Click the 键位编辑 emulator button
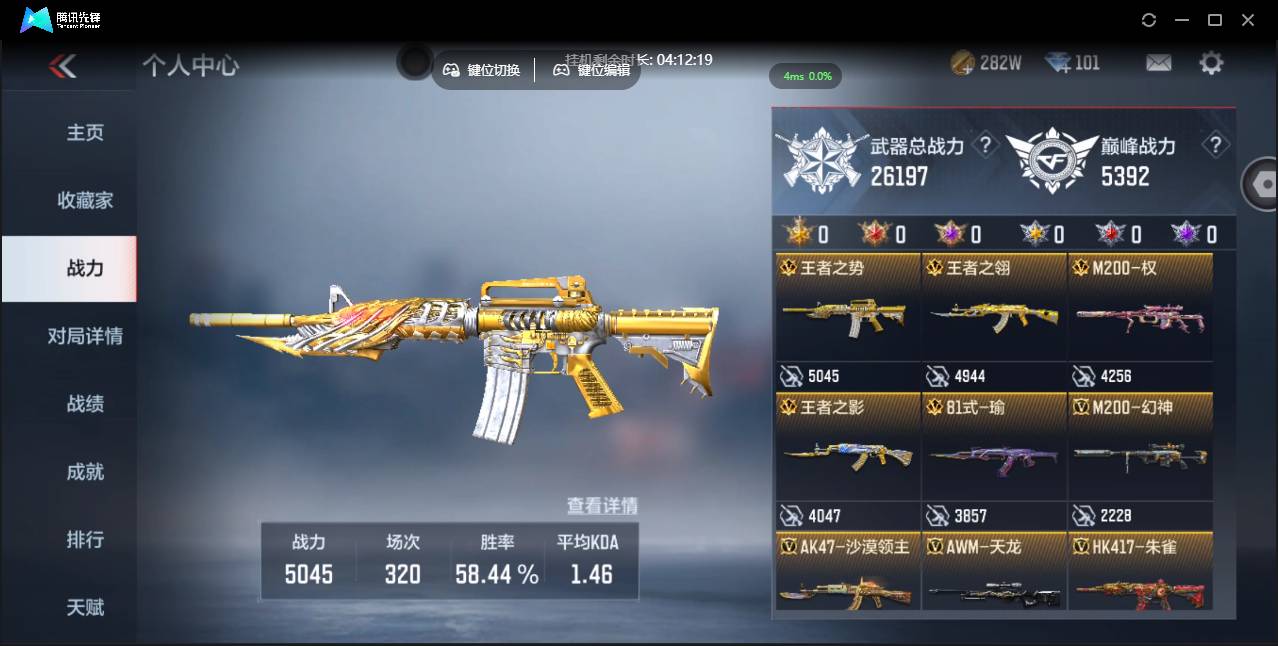1278x646 pixels. [x=592, y=70]
